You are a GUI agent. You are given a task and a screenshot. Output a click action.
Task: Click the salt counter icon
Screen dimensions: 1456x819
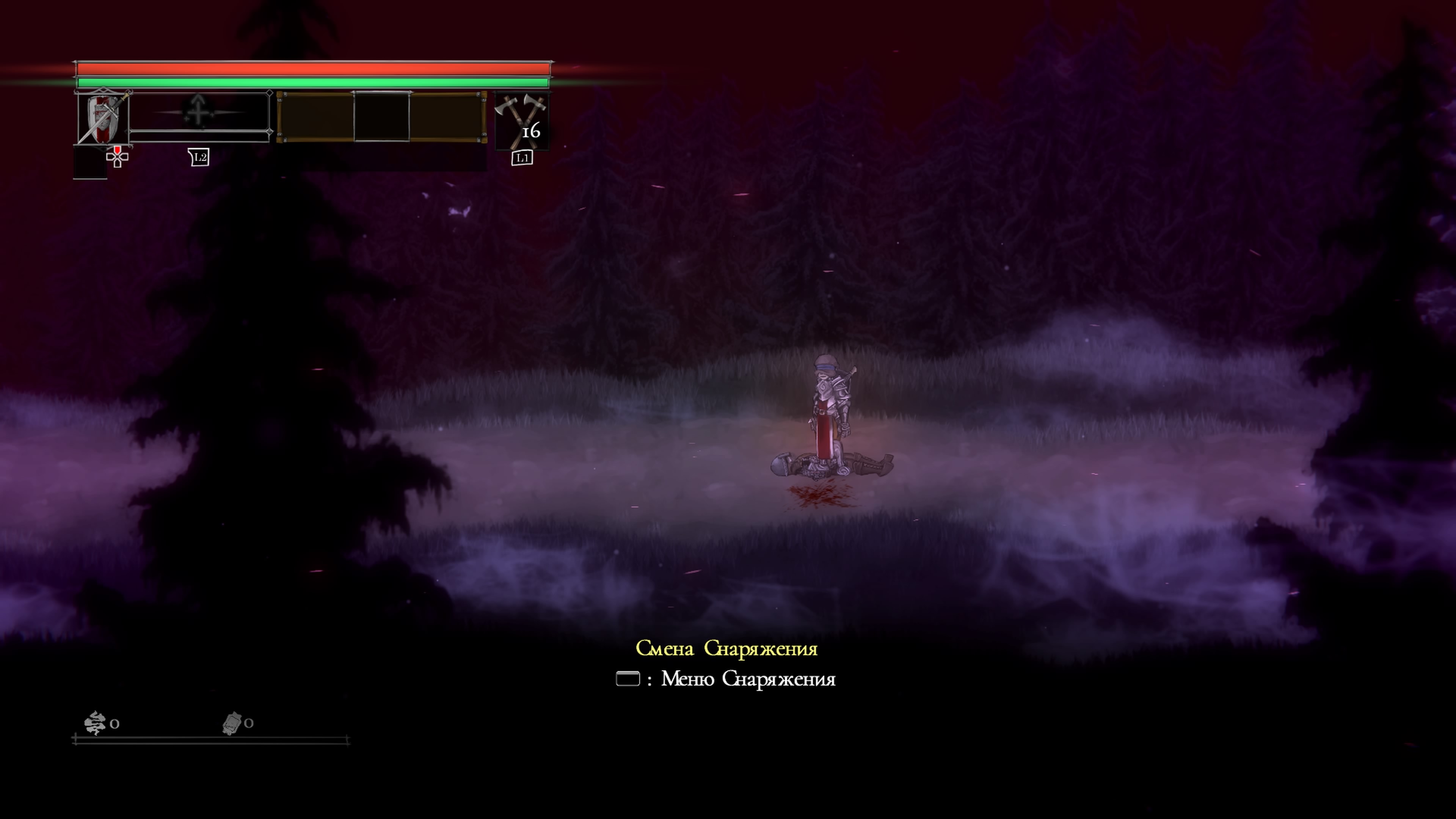(95, 723)
